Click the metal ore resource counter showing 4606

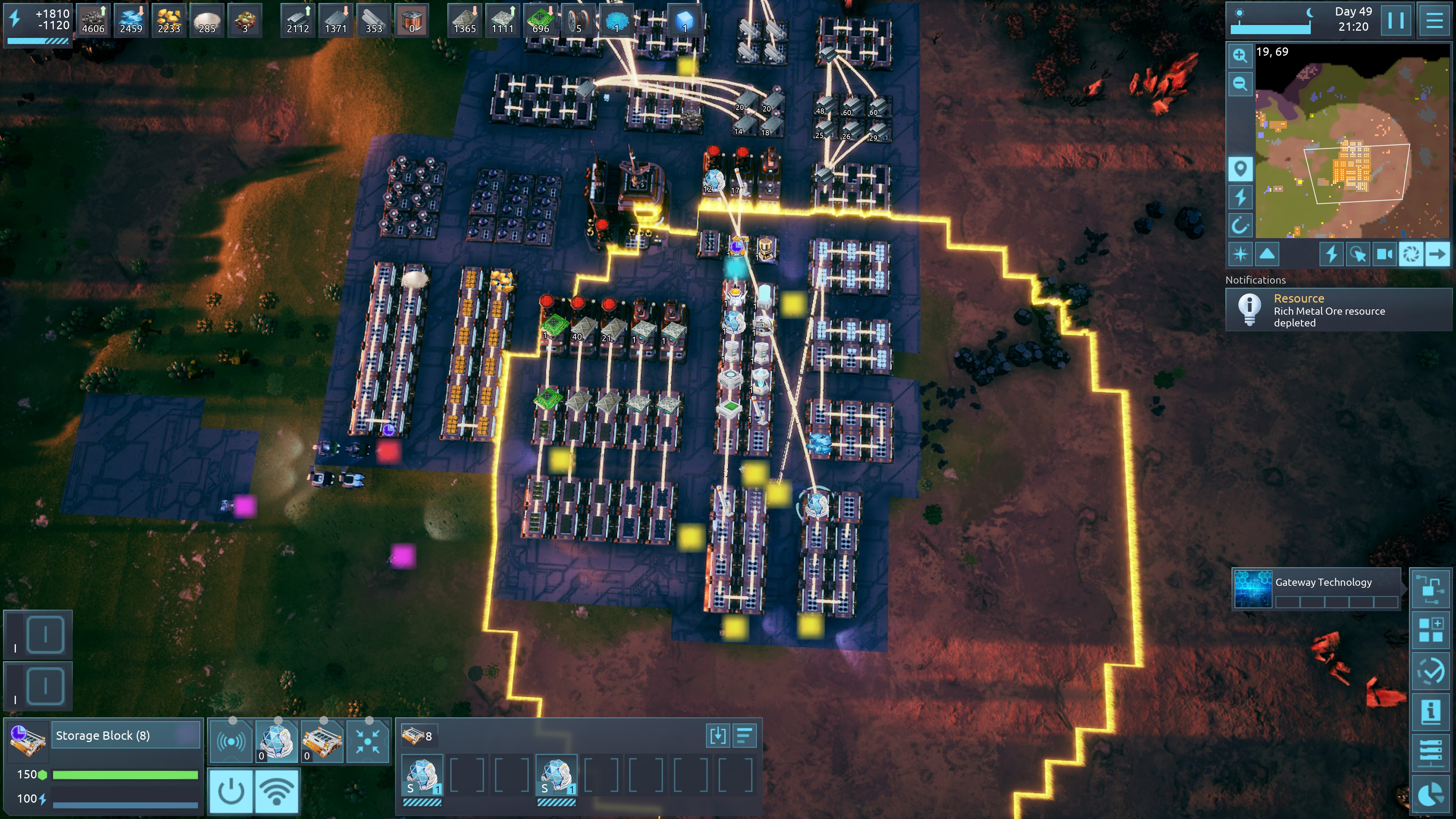click(x=93, y=20)
